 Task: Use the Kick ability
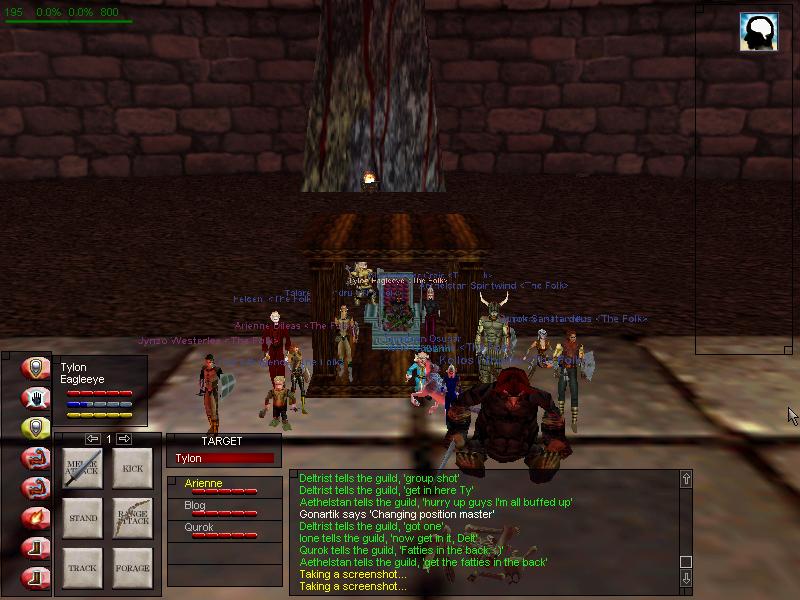132,468
